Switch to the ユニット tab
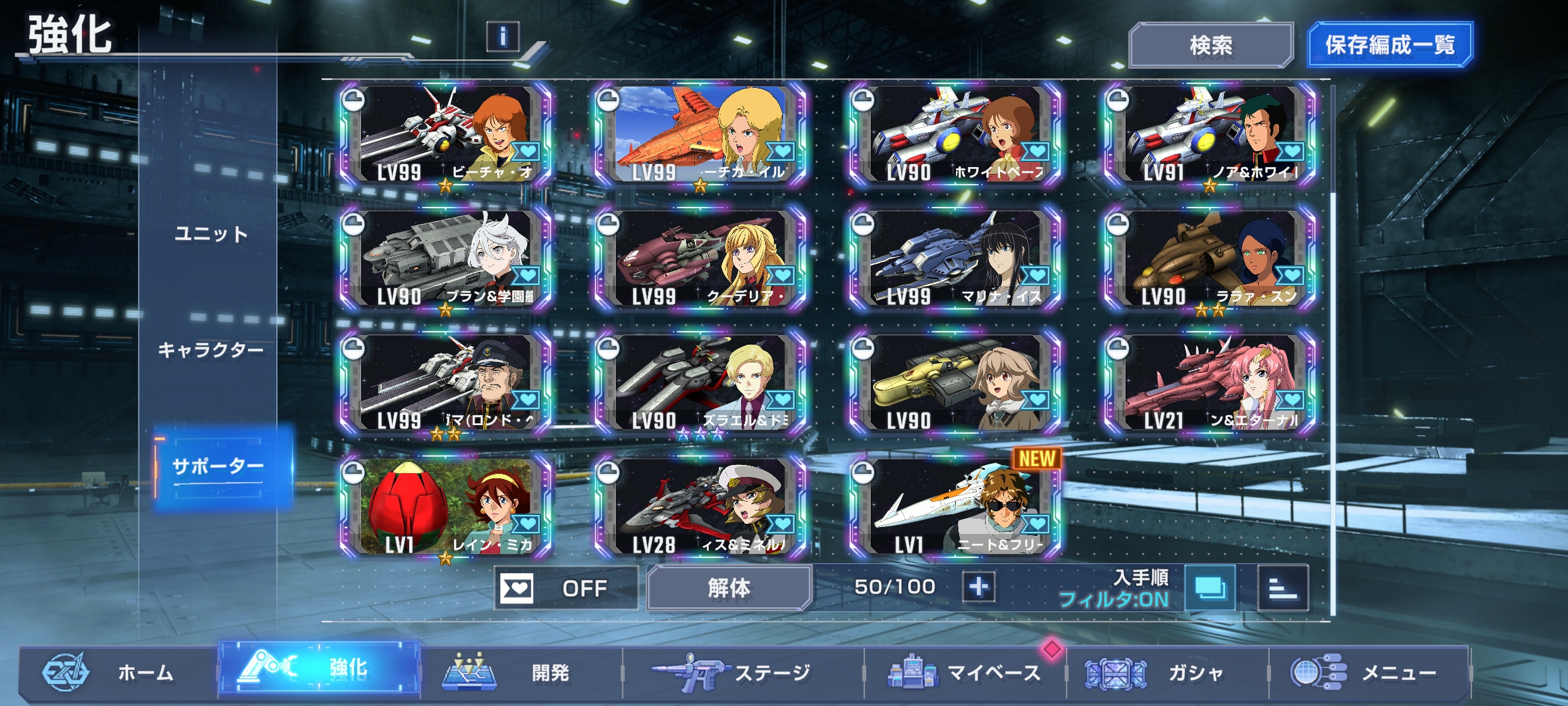The height and width of the screenshot is (706, 1568). pos(211,234)
